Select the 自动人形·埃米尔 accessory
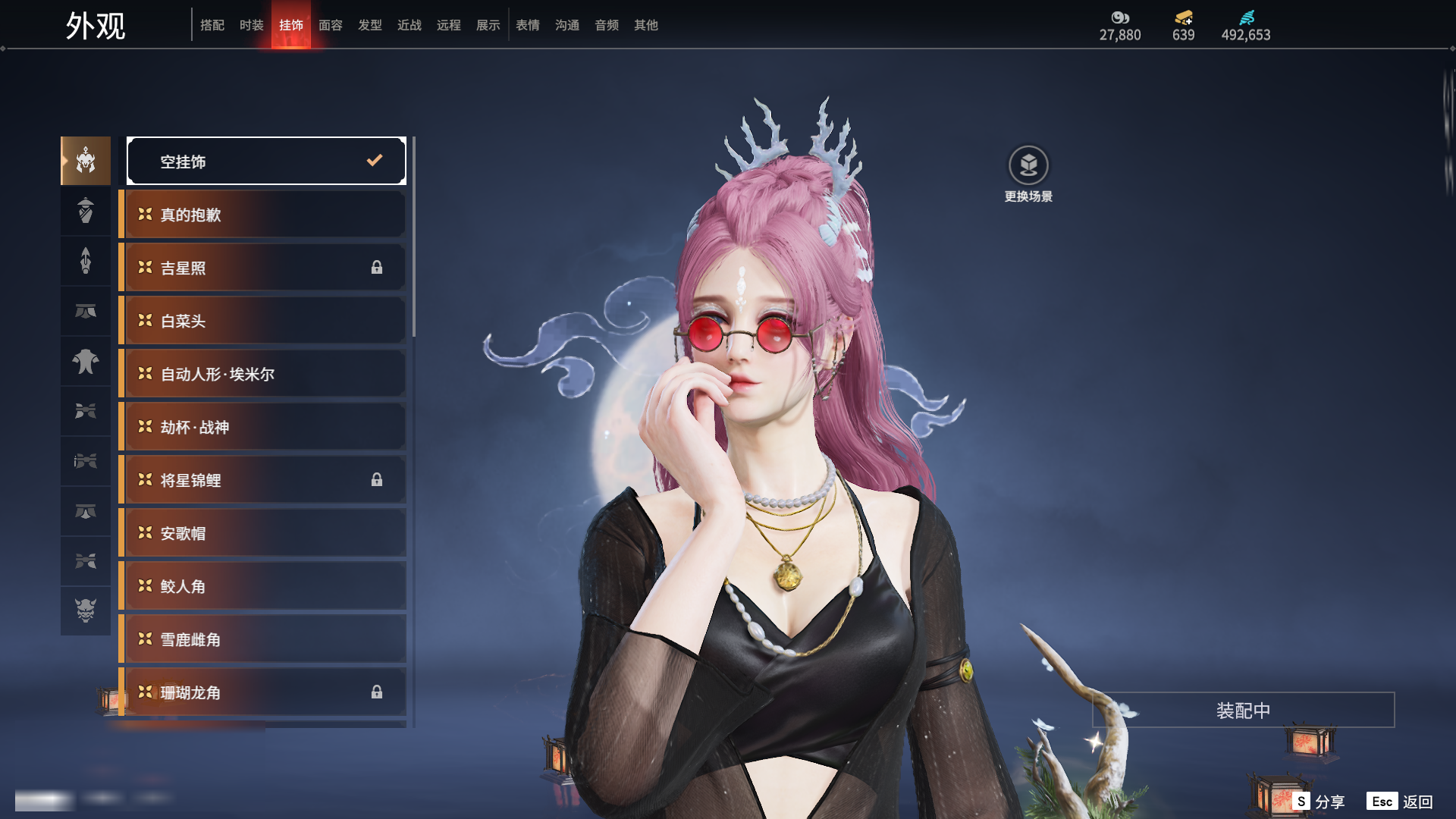The width and height of the screenshot is (1456, 819). point(262,374)
